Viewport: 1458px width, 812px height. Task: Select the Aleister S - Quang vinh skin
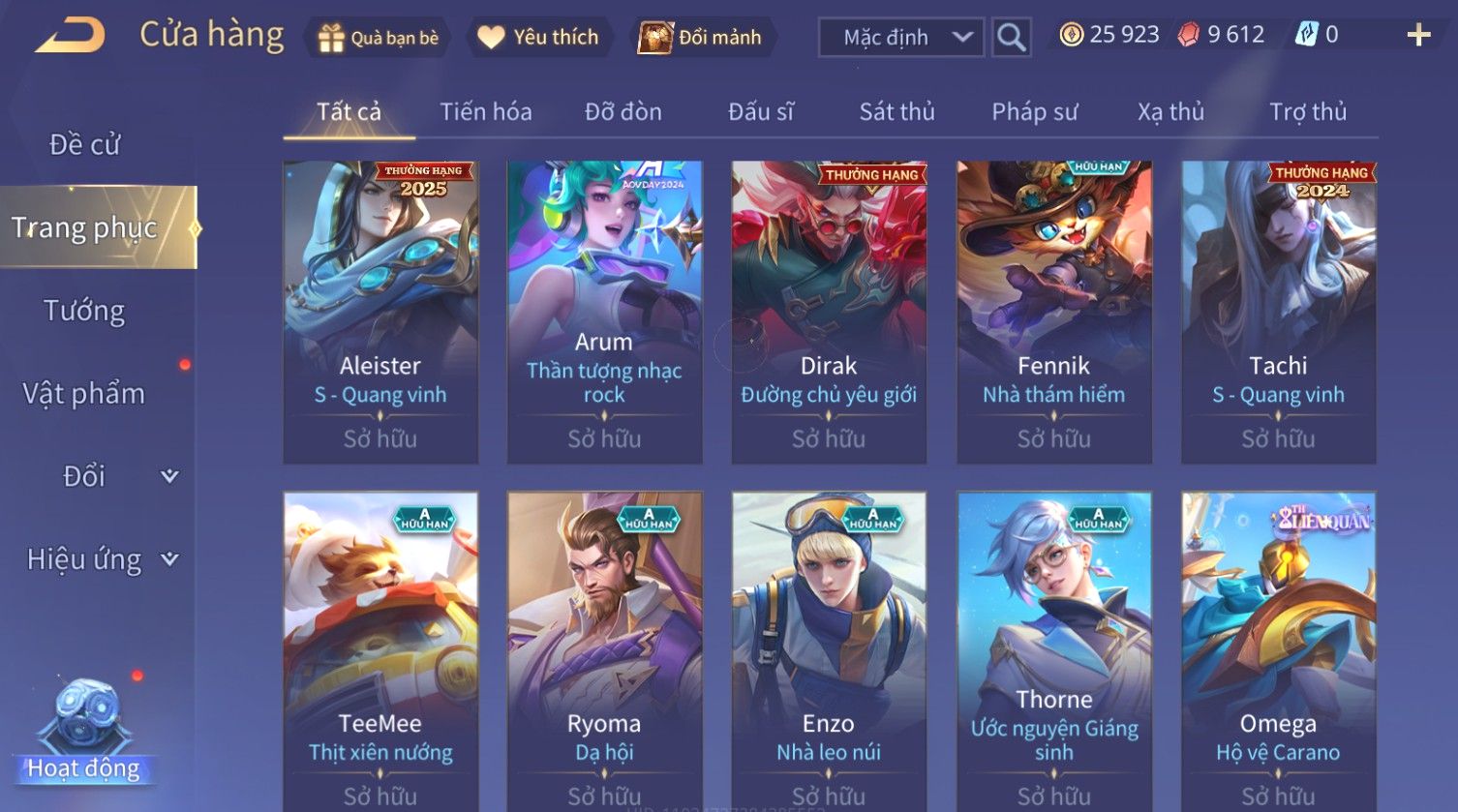380,312
